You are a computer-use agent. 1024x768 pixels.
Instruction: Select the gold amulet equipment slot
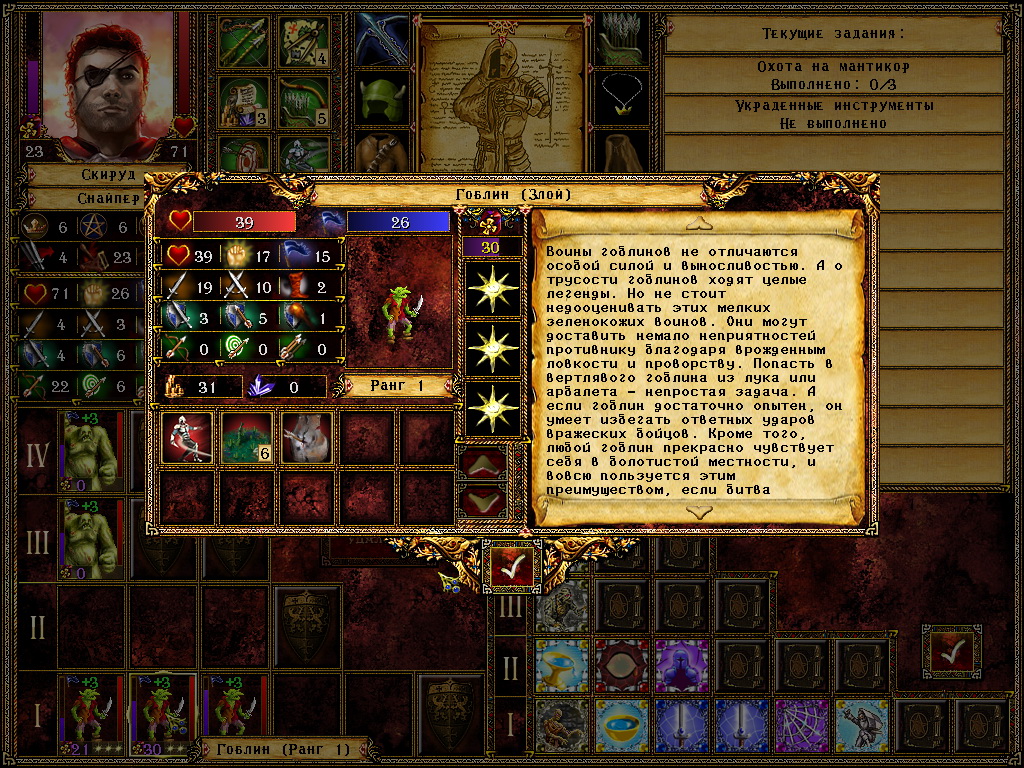click(624, 93)
